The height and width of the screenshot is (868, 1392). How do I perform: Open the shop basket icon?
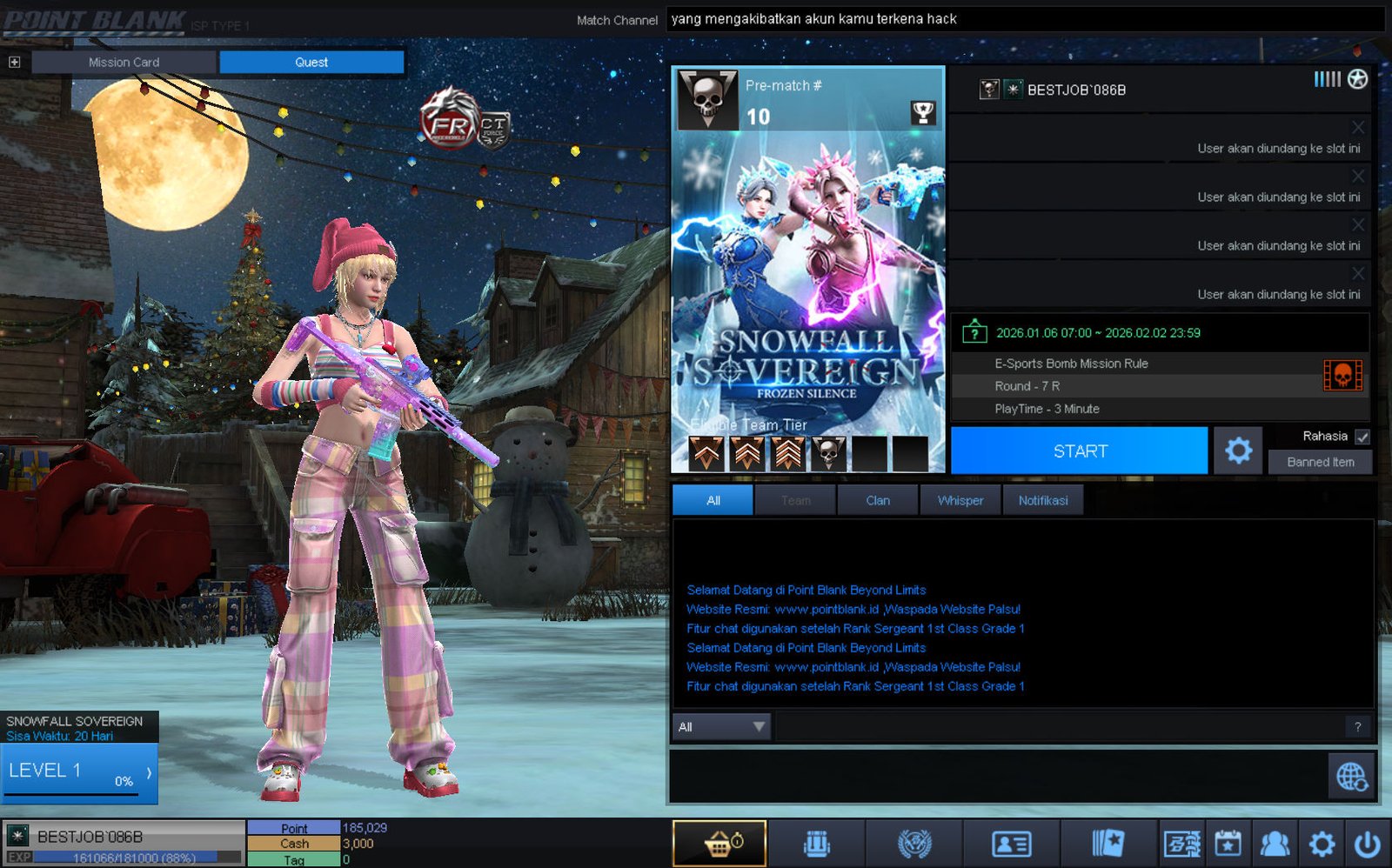click(719, 843)
